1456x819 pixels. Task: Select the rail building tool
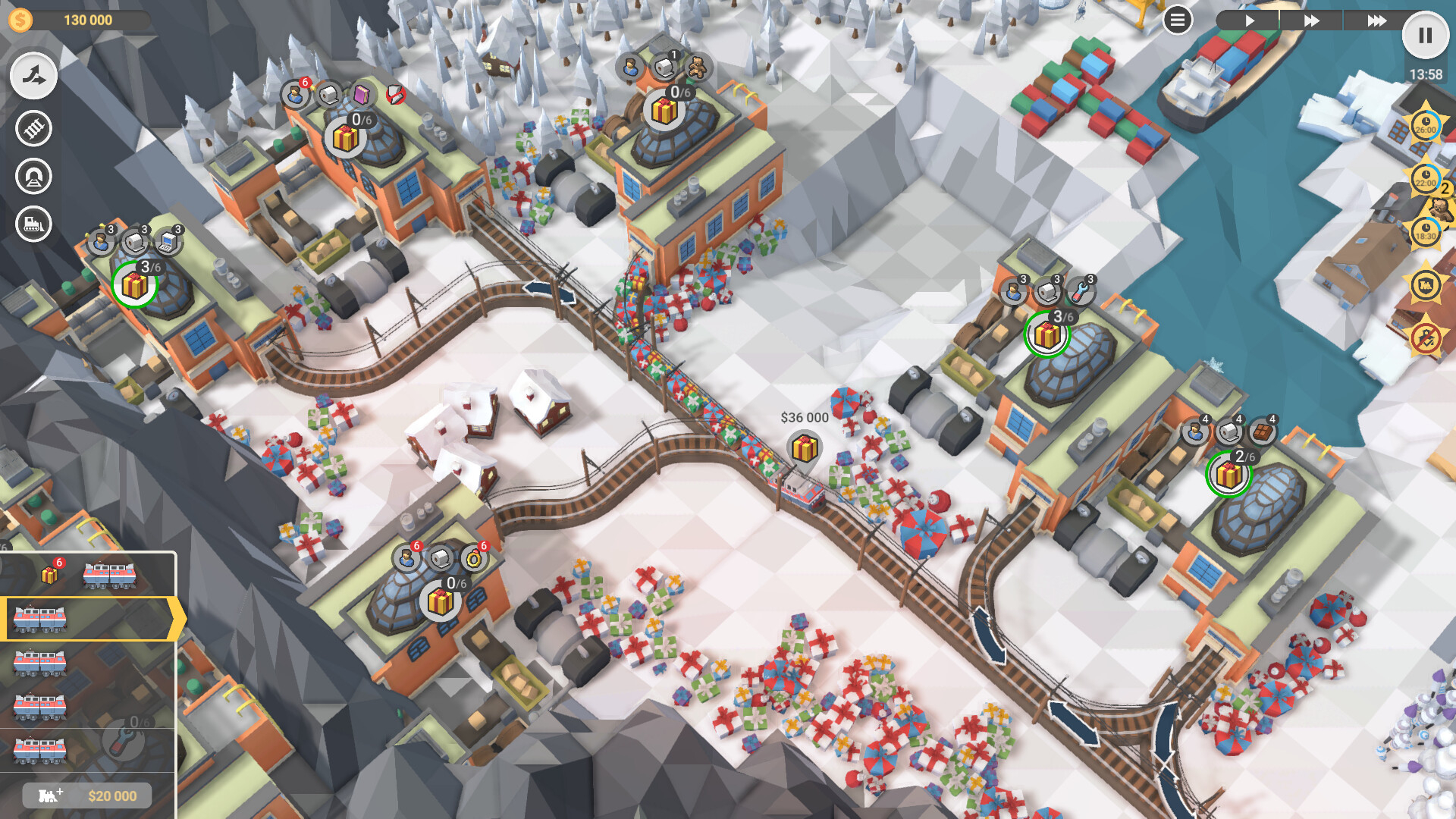pyautogui.click(x=33, y=127)
